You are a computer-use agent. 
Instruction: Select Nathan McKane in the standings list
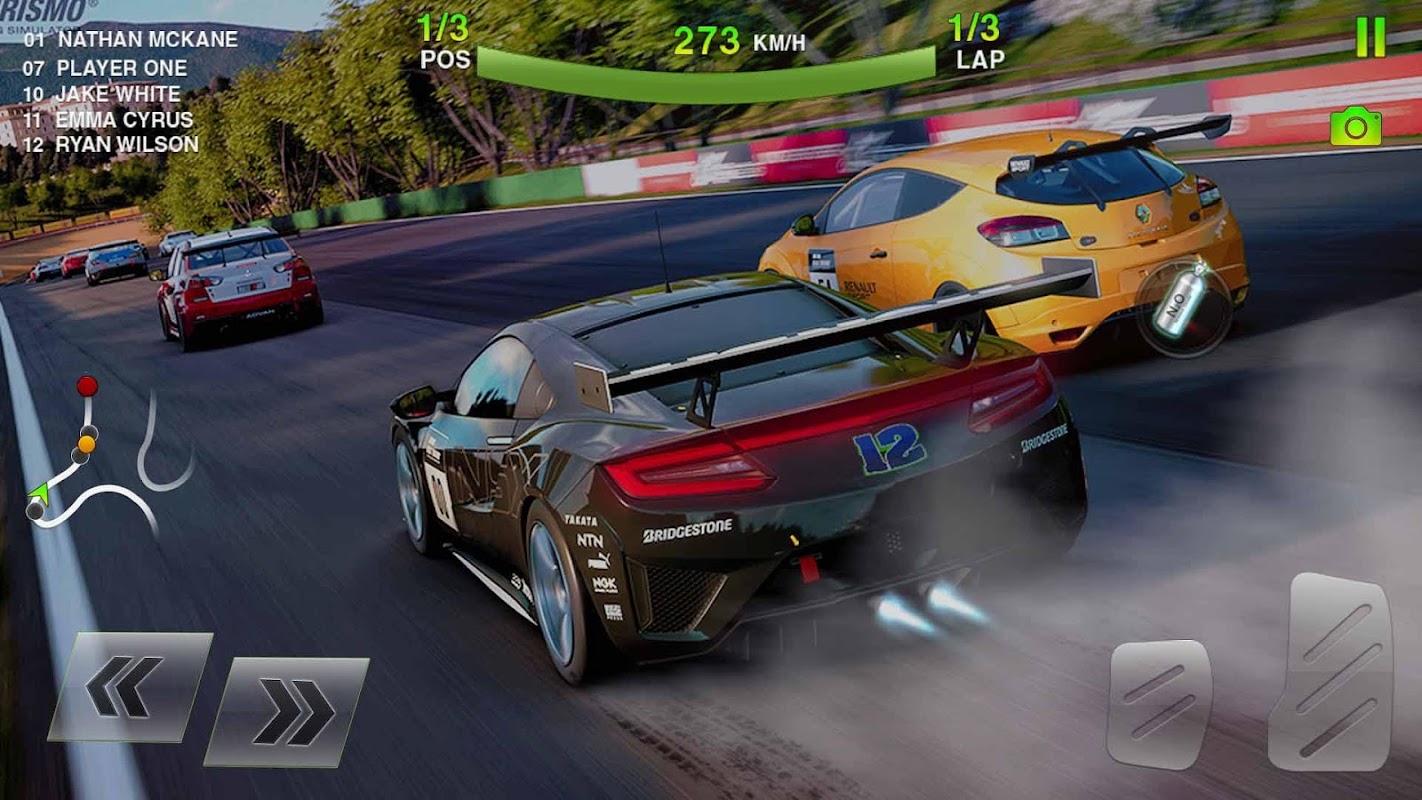coord(131,40)
